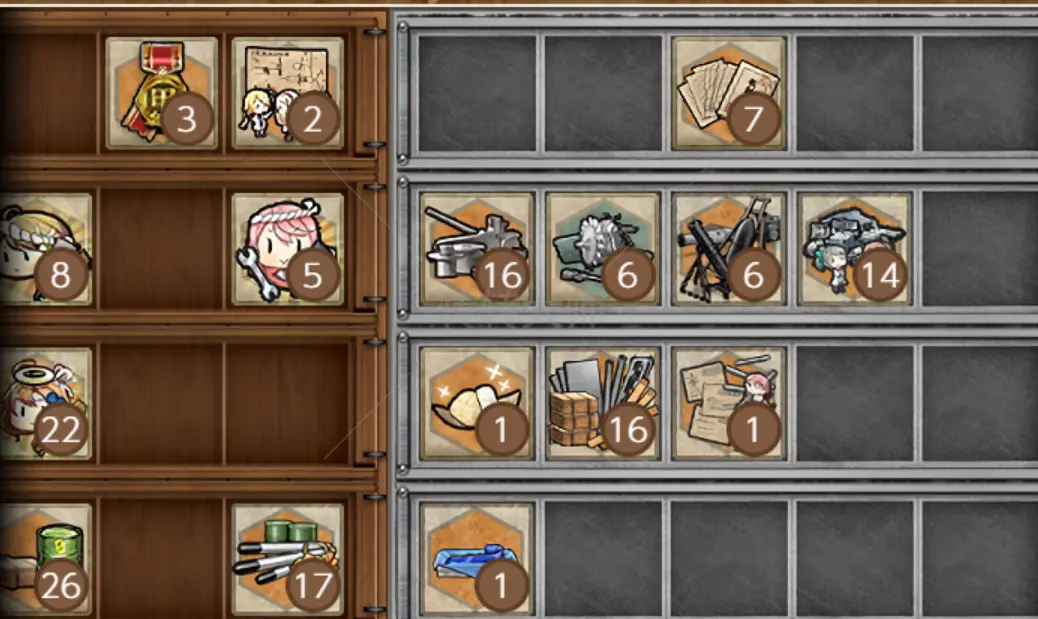The height and width of the screenshot is (619, 1038).
Task: Choose the blueprint item with count 2
Action: pyautogui.click(x=287, y=94)
